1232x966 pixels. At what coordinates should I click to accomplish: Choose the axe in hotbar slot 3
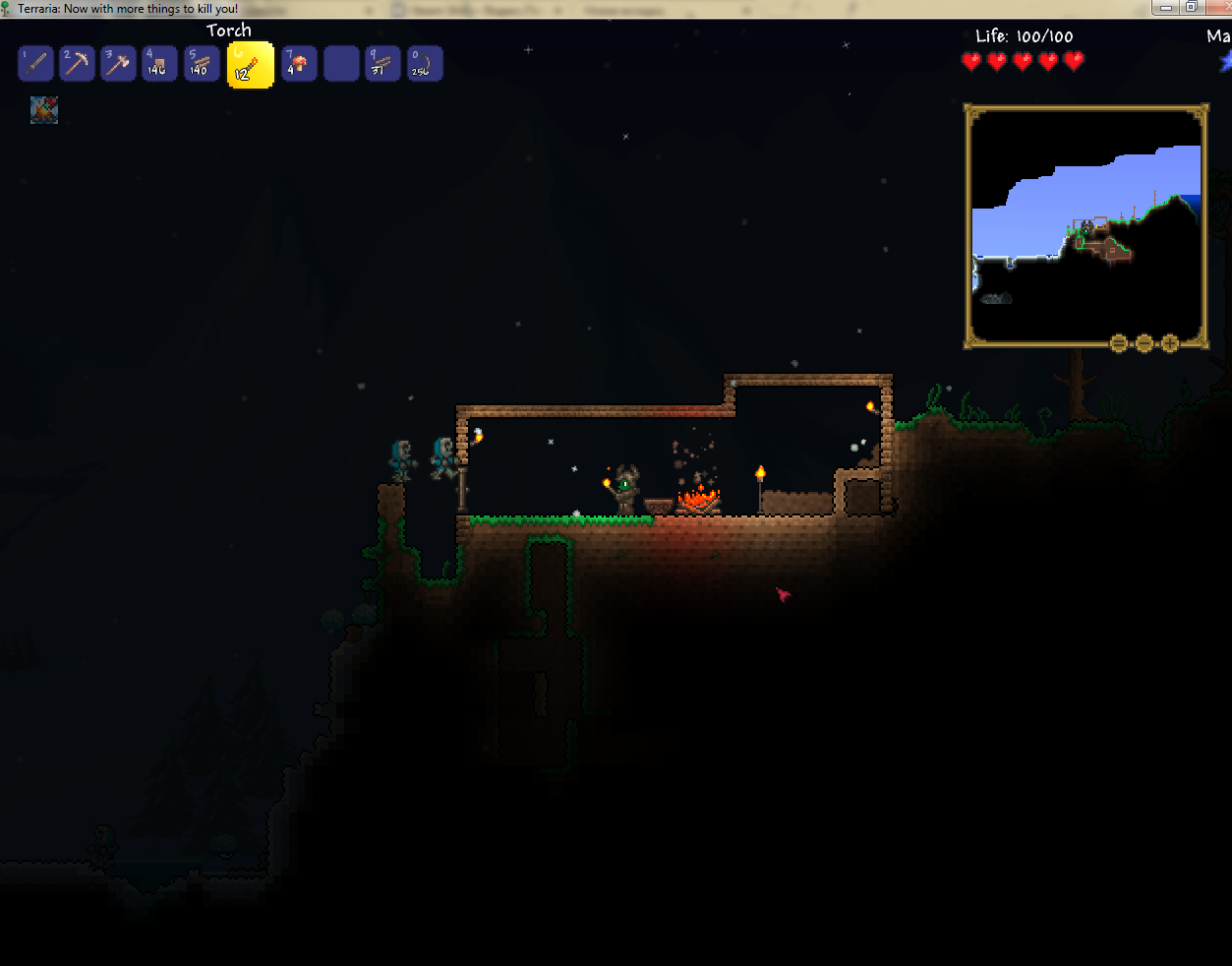pos(118,65)
